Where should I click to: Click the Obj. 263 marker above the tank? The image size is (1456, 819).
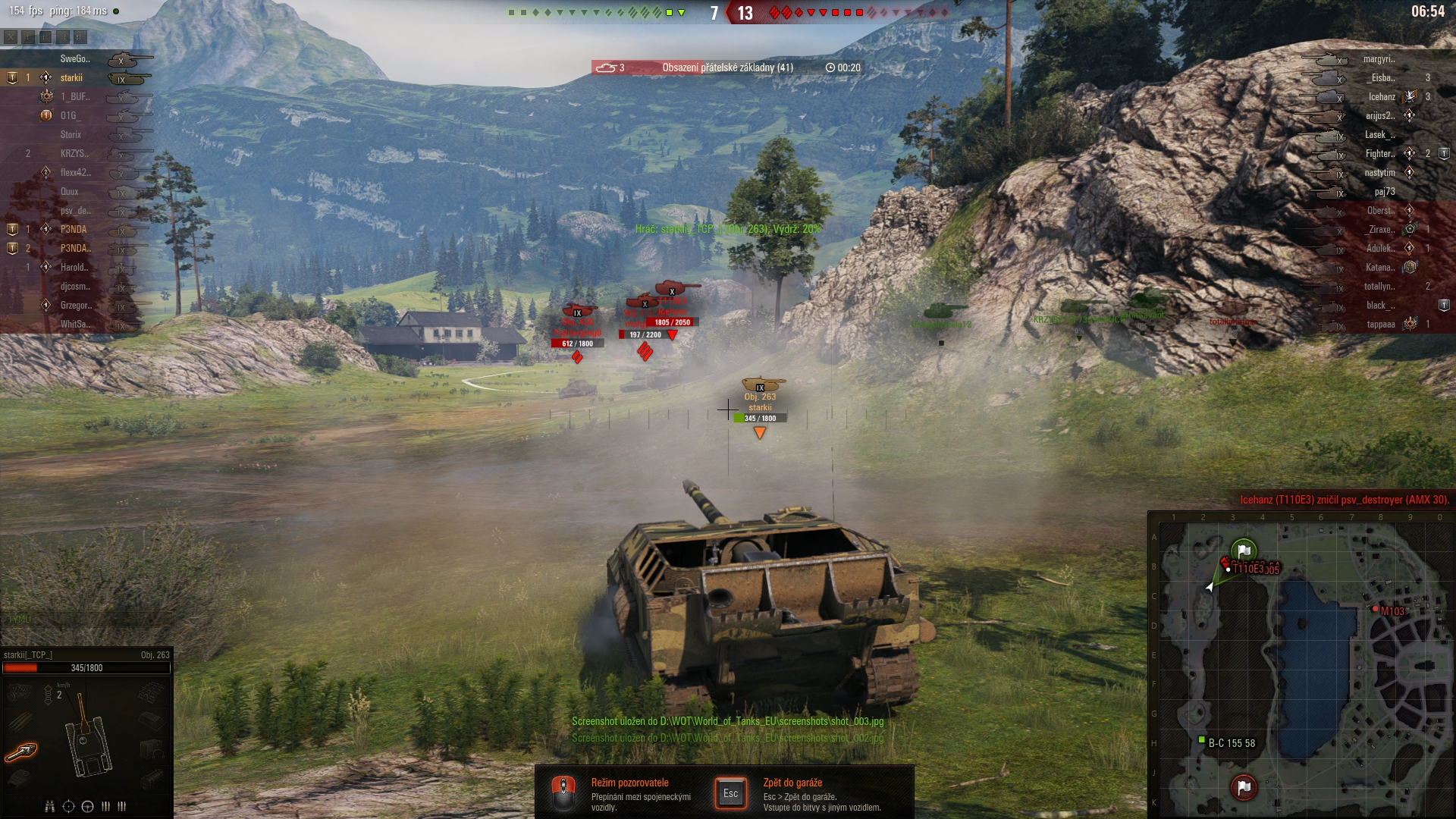(760, 397)
